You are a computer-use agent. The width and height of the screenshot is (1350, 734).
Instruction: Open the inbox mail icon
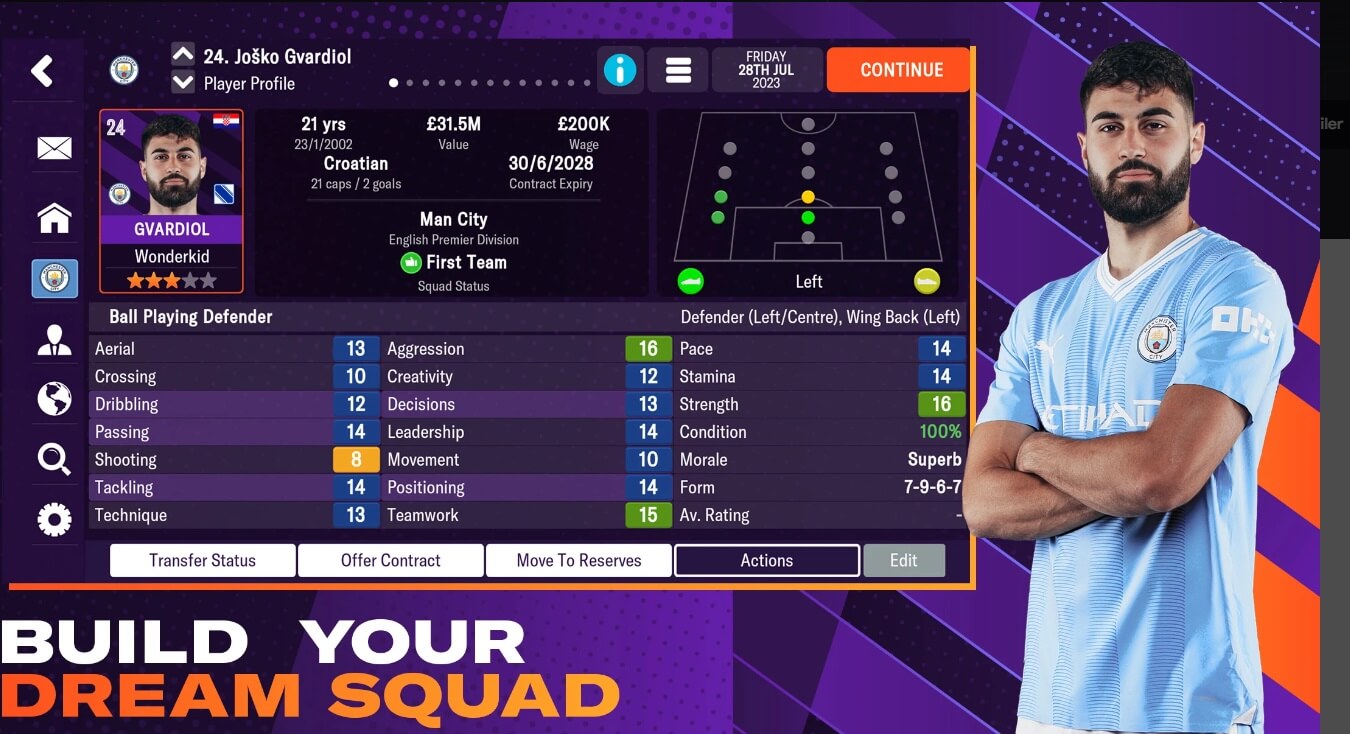tap(53, 147)
